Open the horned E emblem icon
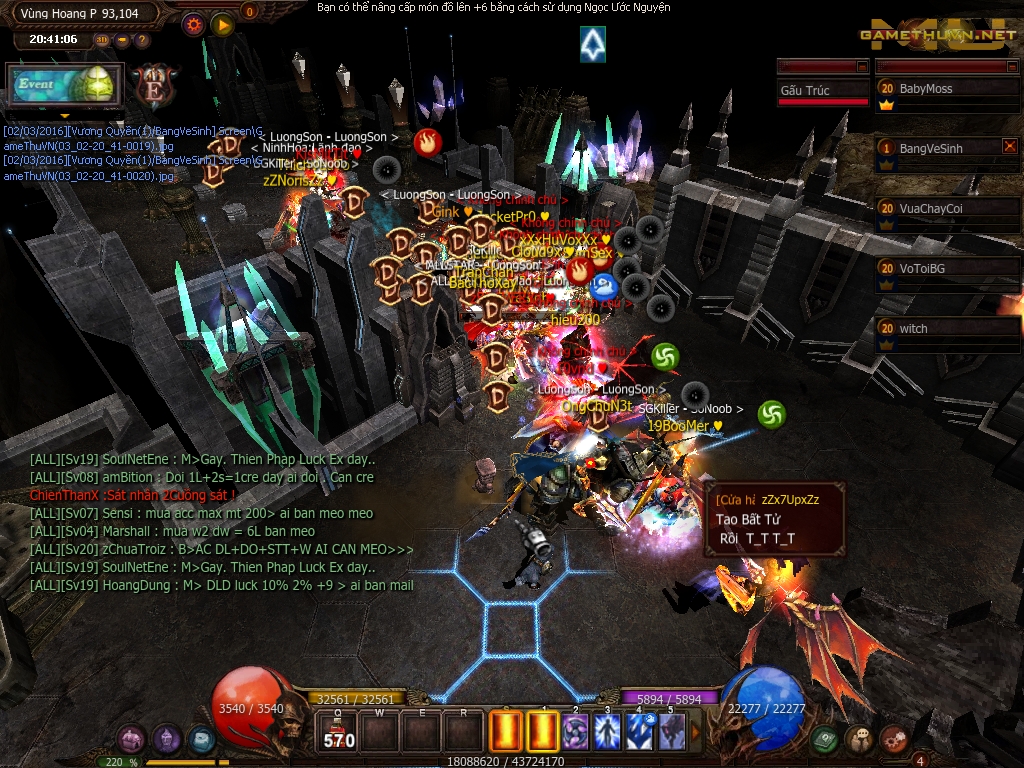Screen dimensions: 1024x768 click(155, 84)
